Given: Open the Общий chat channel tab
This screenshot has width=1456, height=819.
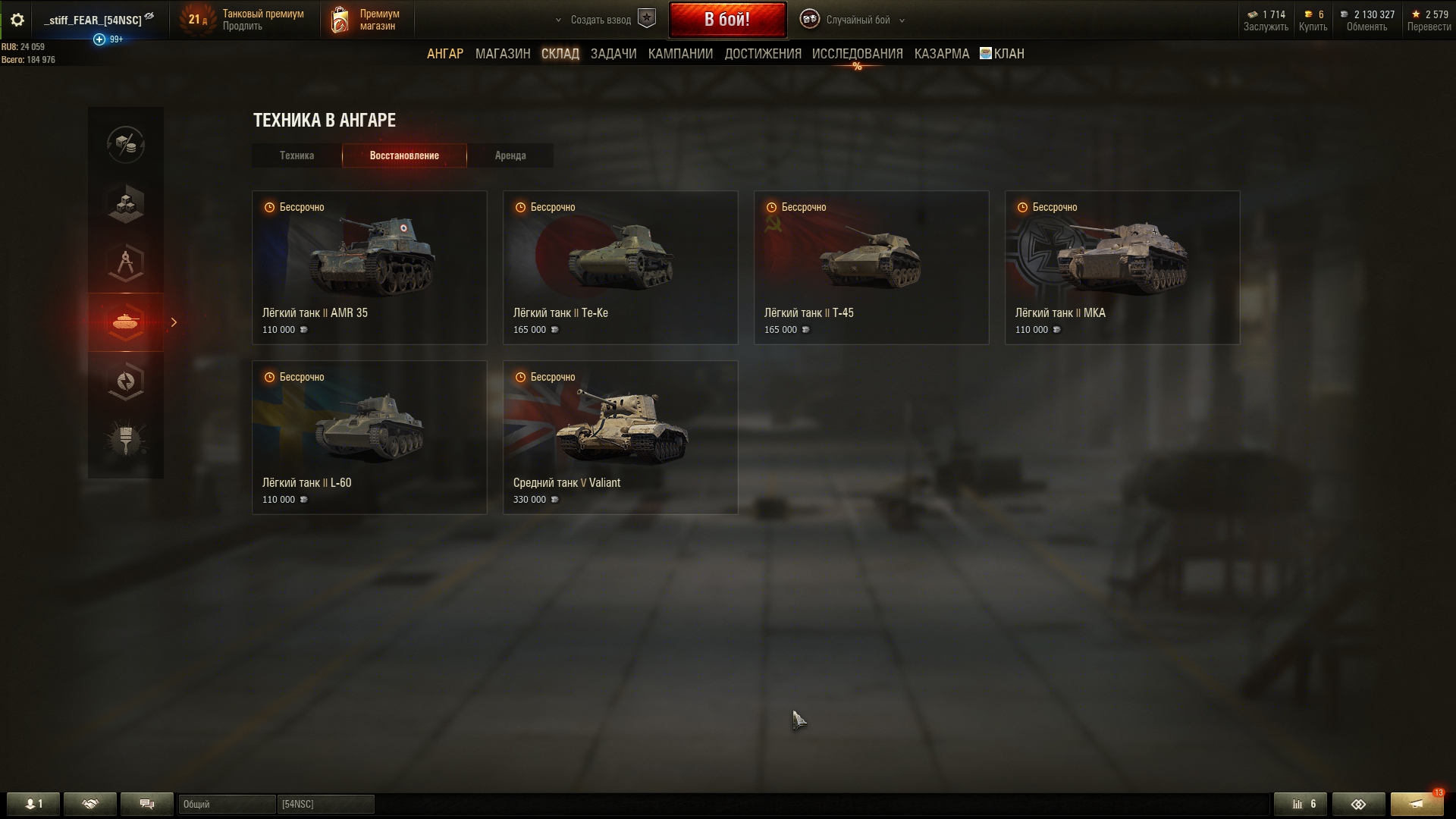Looking at the screenshot, I should tap(226, 804).
